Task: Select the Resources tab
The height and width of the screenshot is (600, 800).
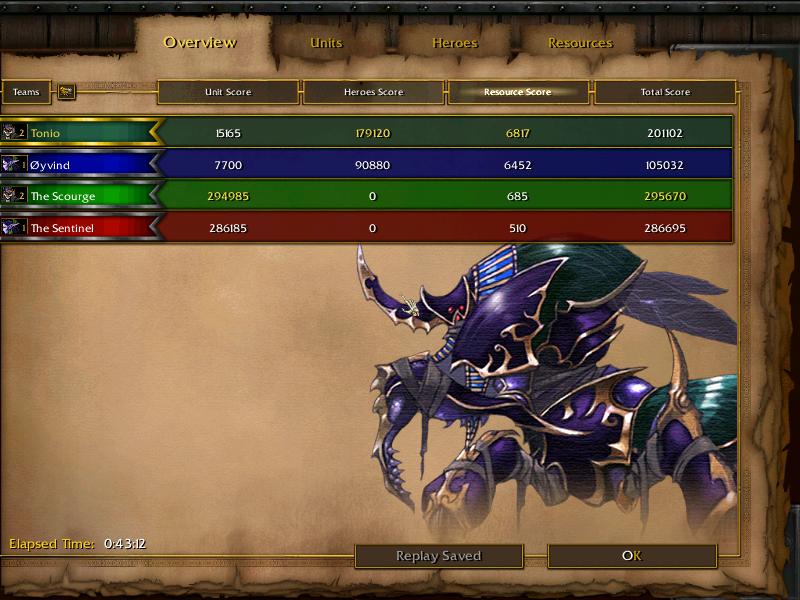Action: (x=580, y=43)
